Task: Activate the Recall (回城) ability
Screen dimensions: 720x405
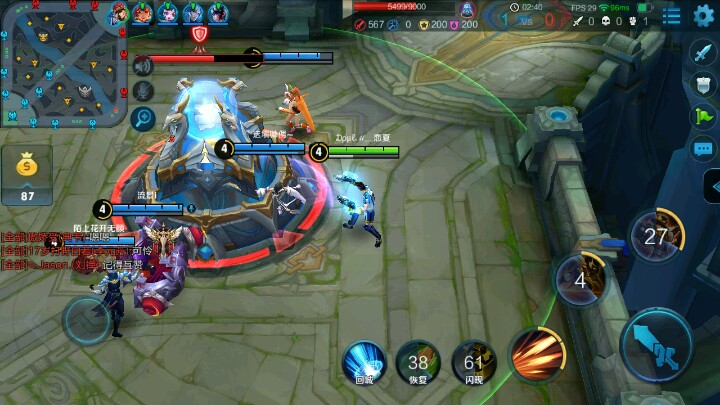Action: pos(364,360)
